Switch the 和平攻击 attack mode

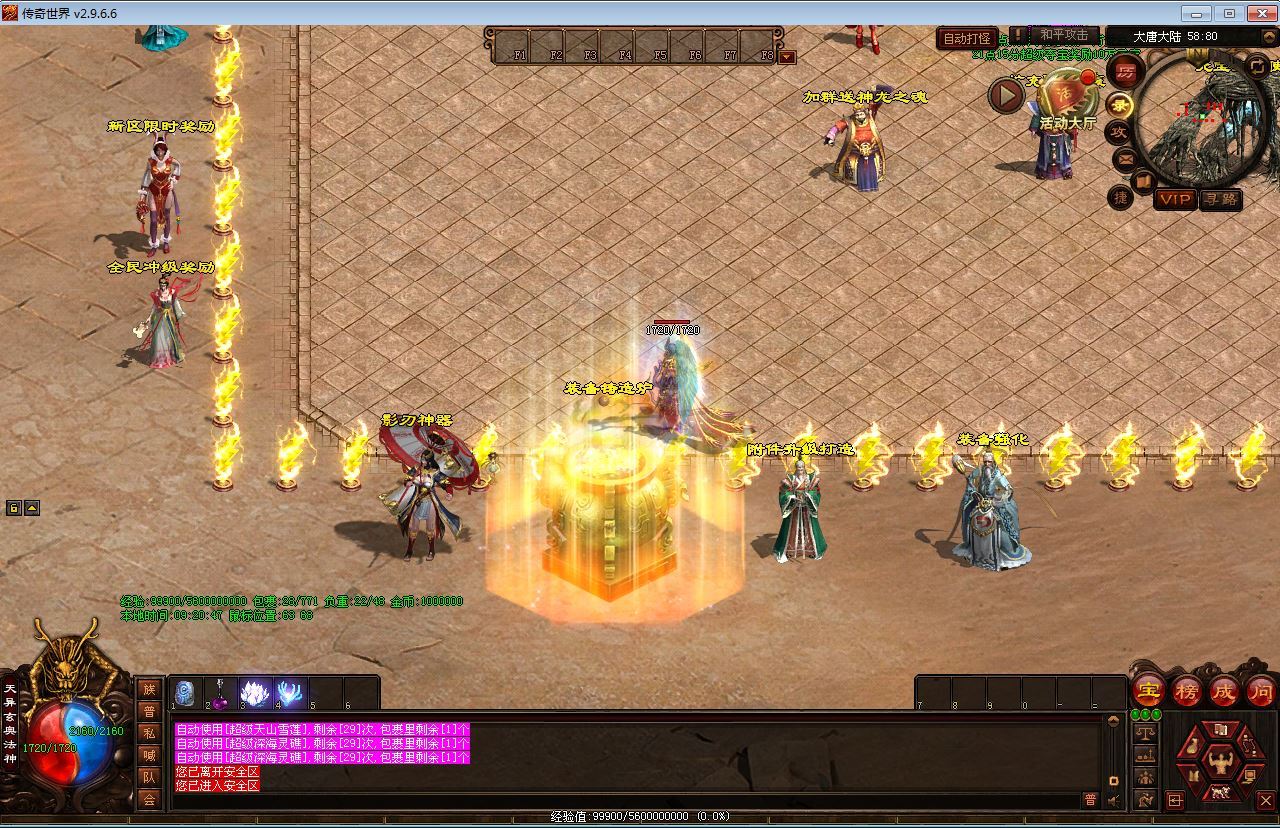click(x=1063, y=35)
